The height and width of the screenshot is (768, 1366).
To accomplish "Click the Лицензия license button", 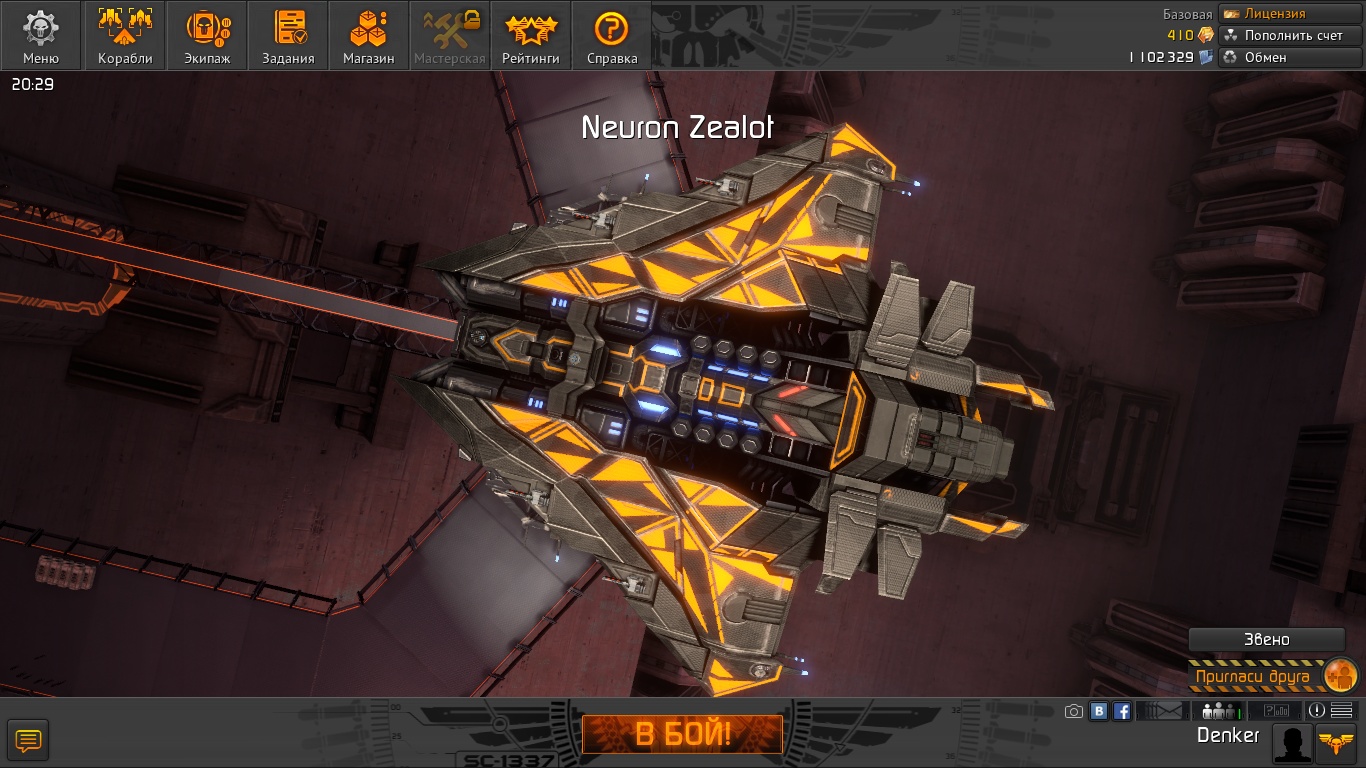I will tap(1290, 14).
